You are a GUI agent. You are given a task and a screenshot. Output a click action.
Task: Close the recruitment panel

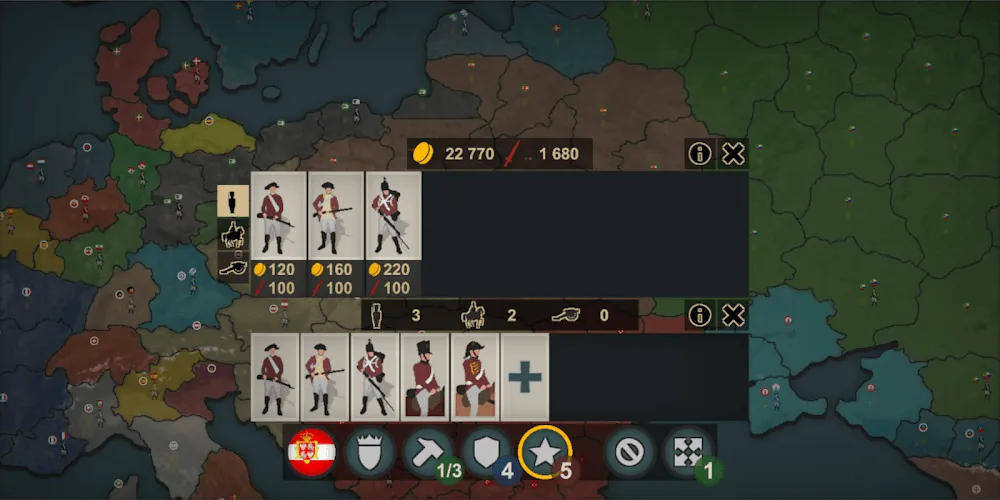tap(733, 154)
